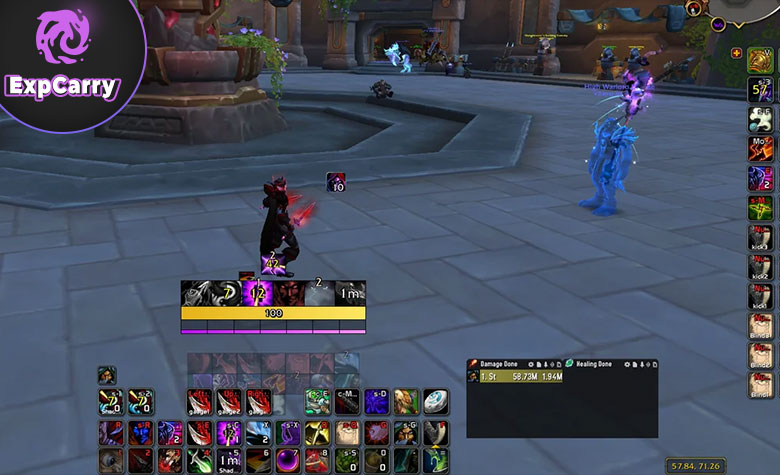The image size is (780, 475).
Task: Click the Healing Done window title
Action: click(x=595, y=364)
